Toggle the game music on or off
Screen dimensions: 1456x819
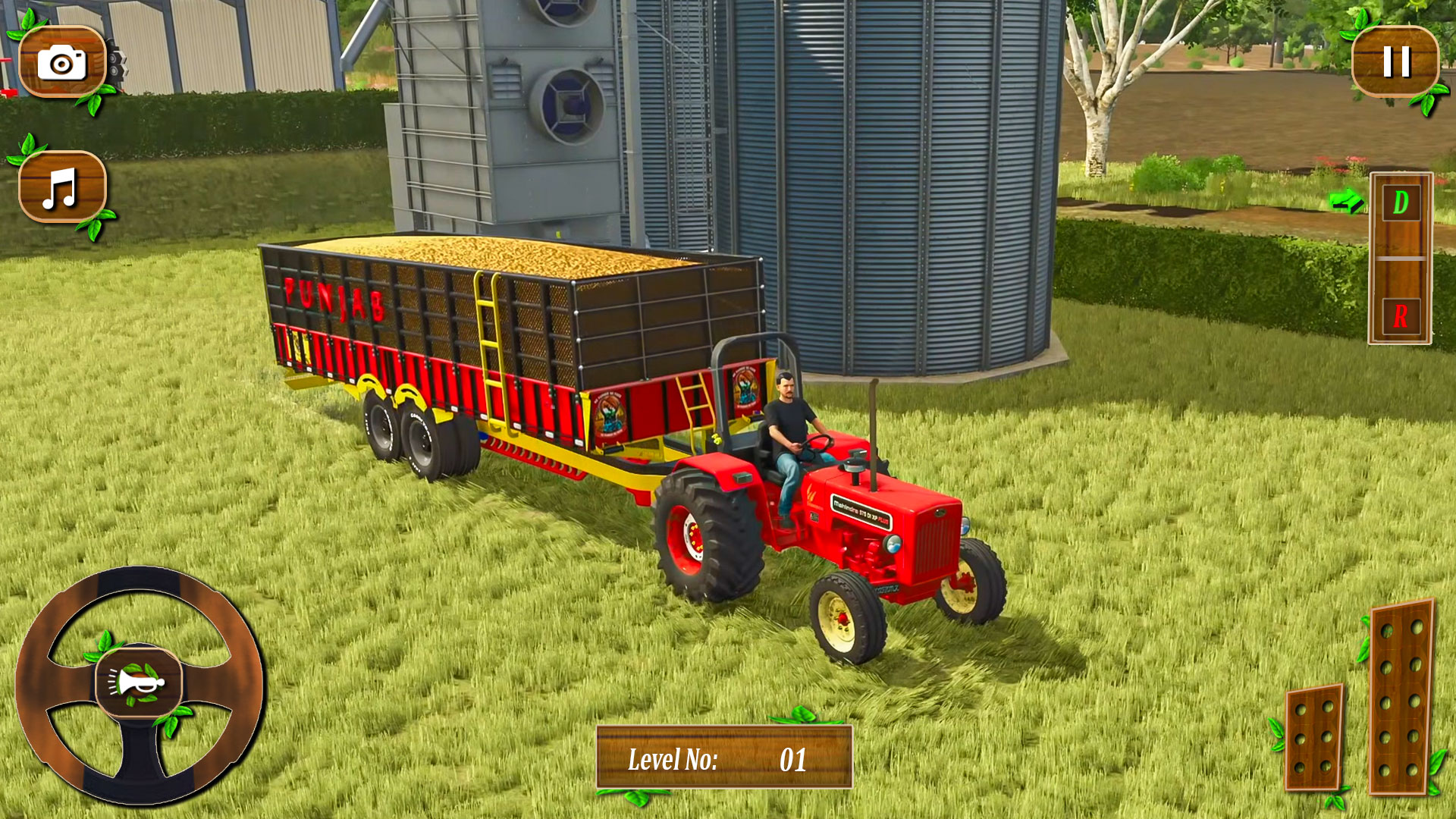pyautogui.click(x=62, y=187)
